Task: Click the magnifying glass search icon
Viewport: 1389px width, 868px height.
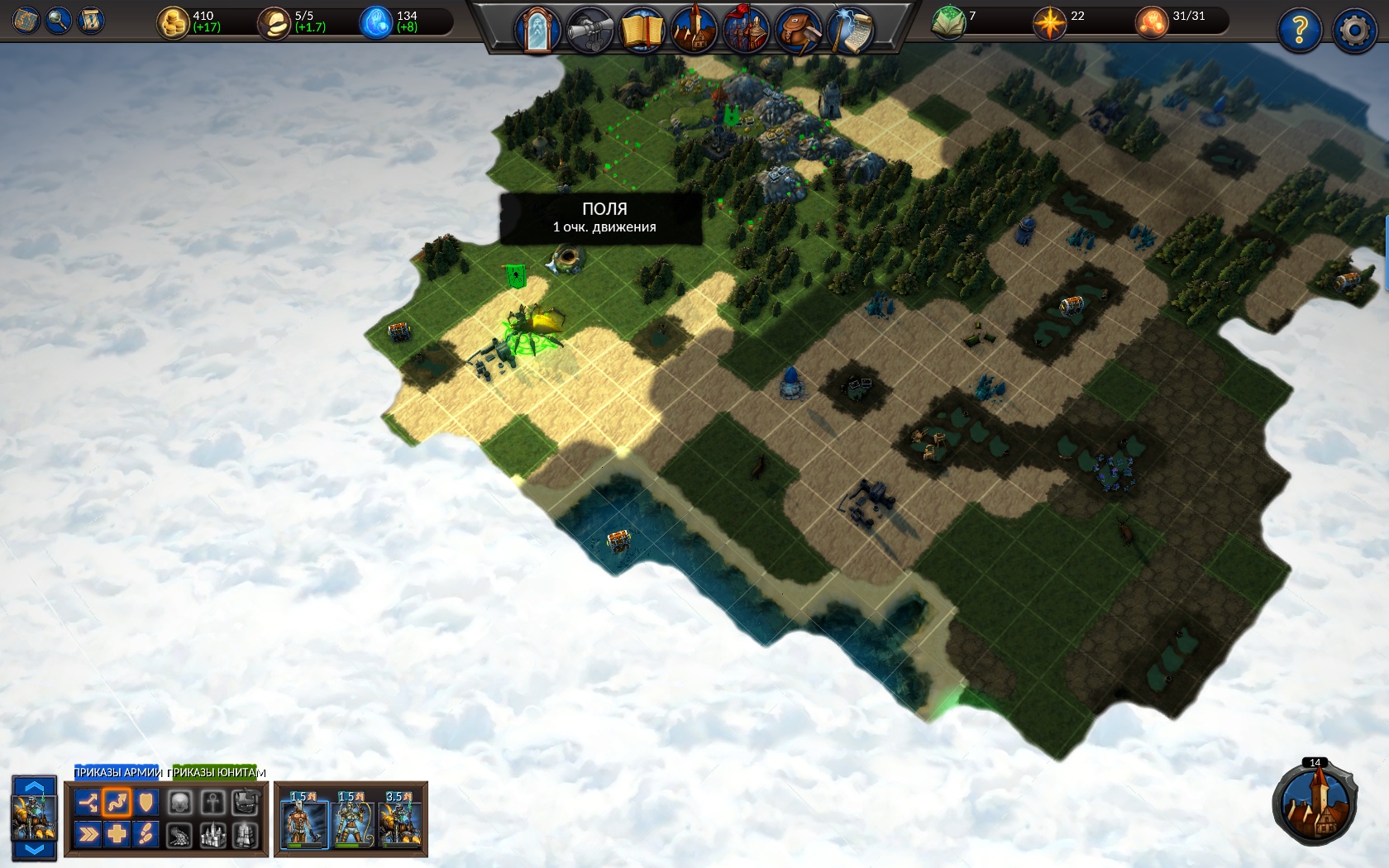Action: pos(58,20)
